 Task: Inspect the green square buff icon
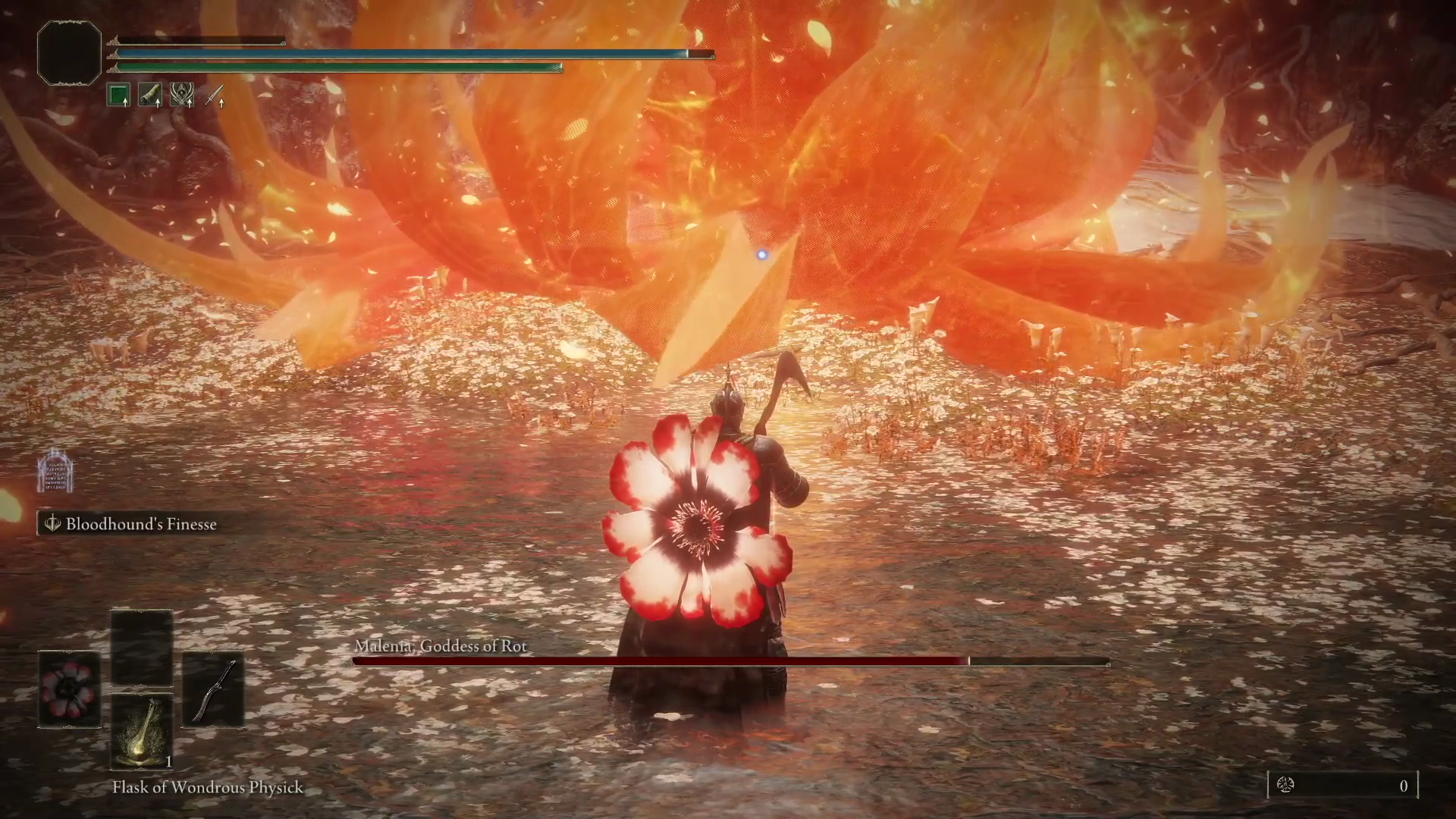tap(119, 96)
